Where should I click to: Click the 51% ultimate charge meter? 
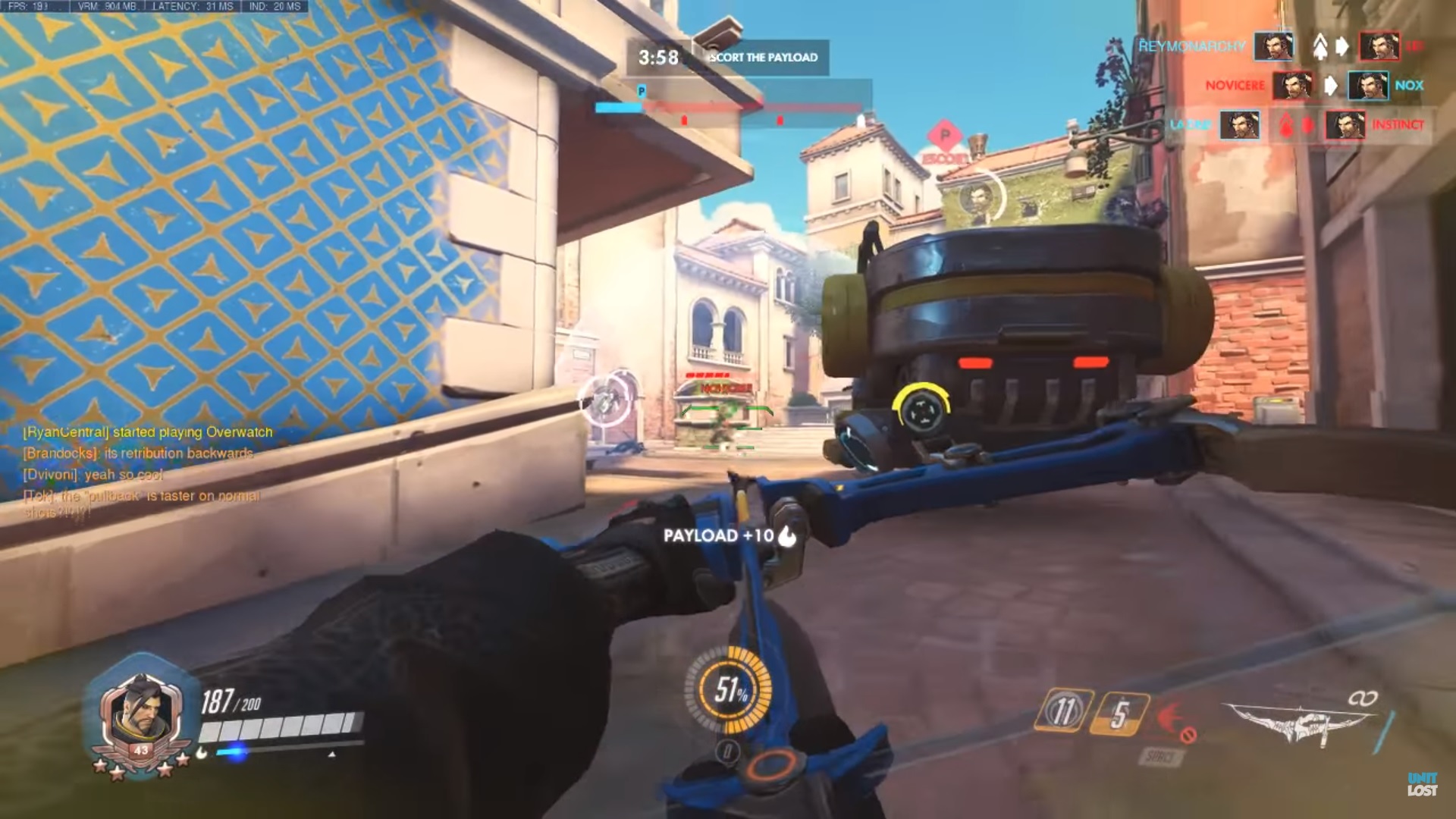click(x=729, y=689)
